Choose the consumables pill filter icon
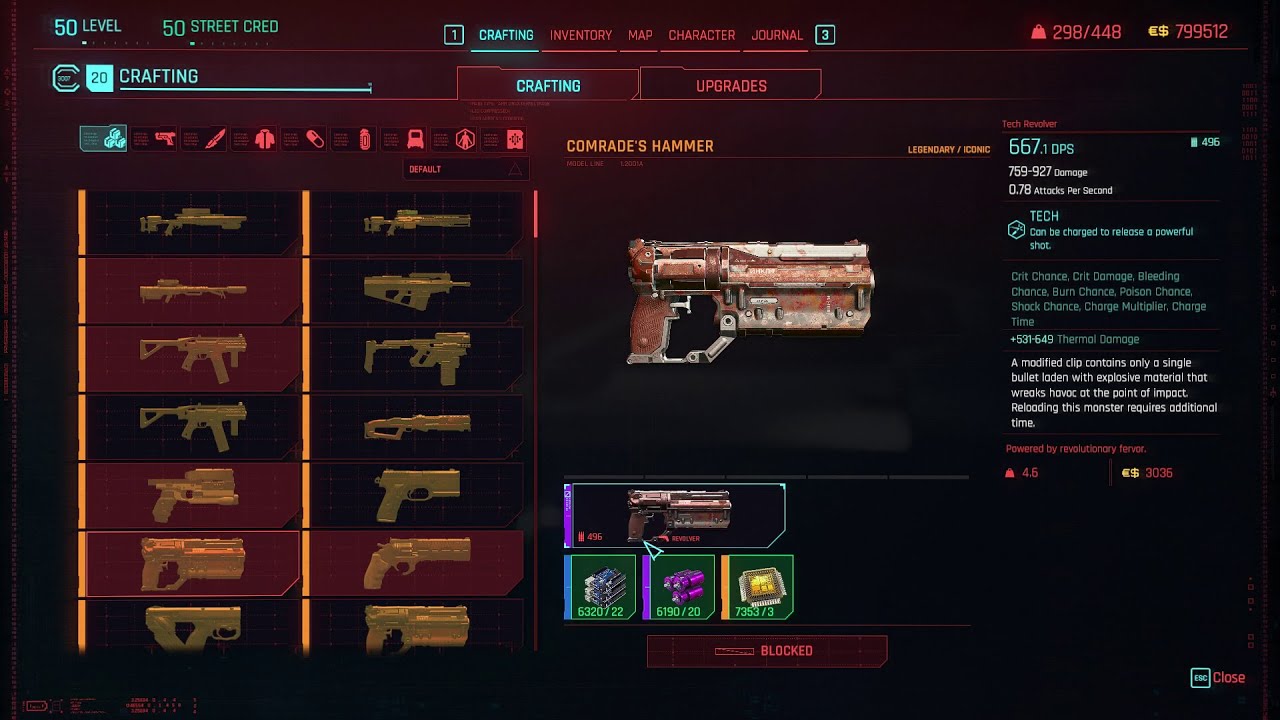This screenshot has width=1280, height=720. (312, 139)
